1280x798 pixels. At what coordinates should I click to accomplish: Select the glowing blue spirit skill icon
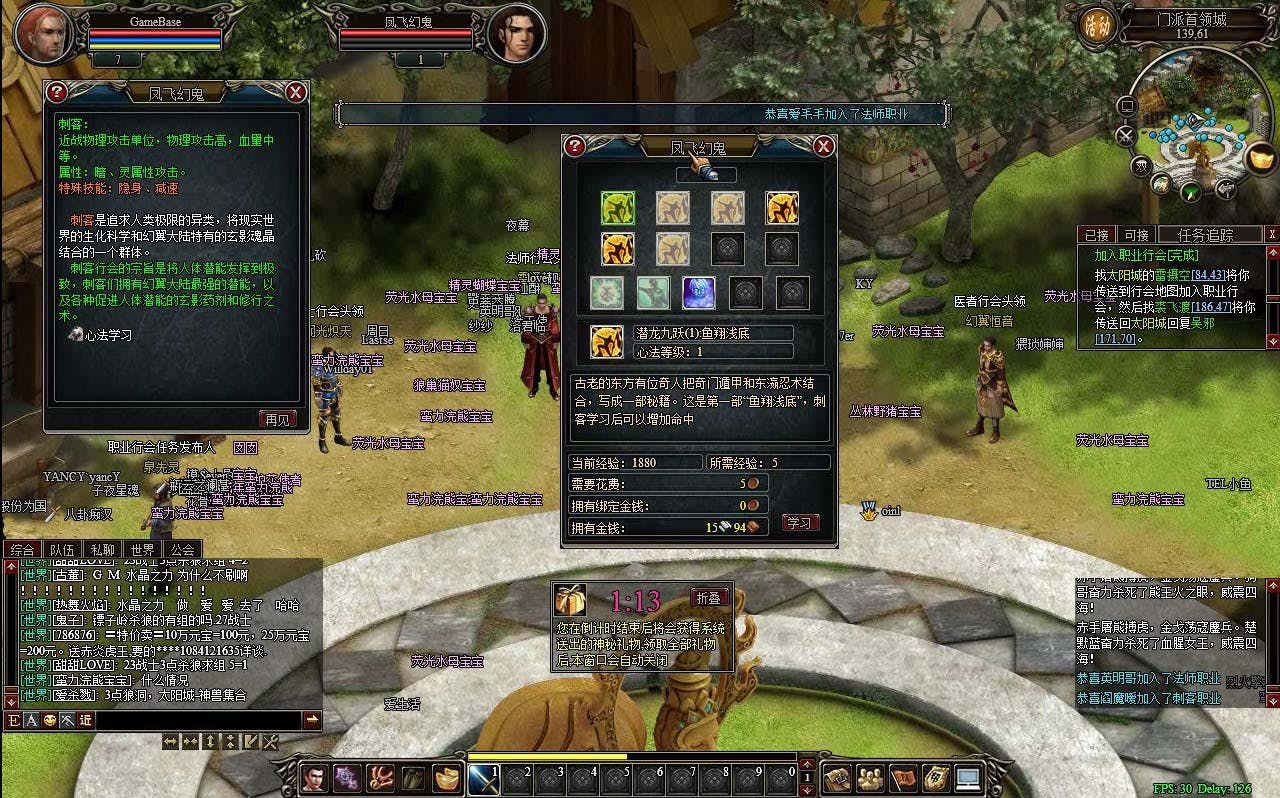(699, 293)
